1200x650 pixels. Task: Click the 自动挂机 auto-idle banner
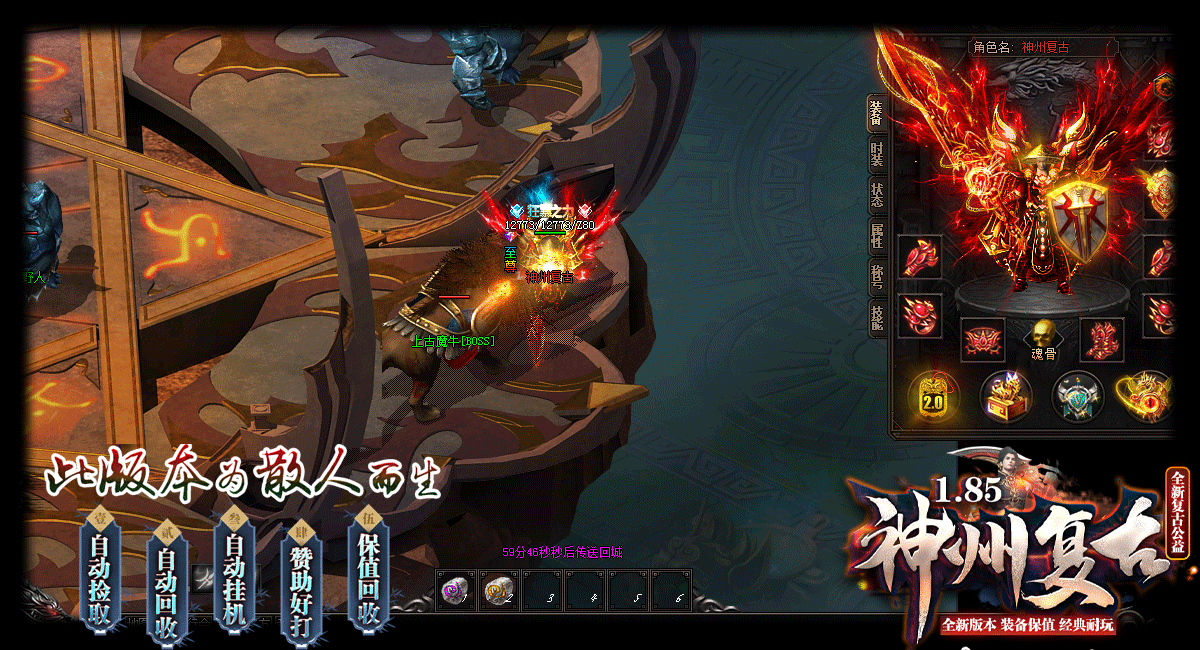click(x=234, y=568)
